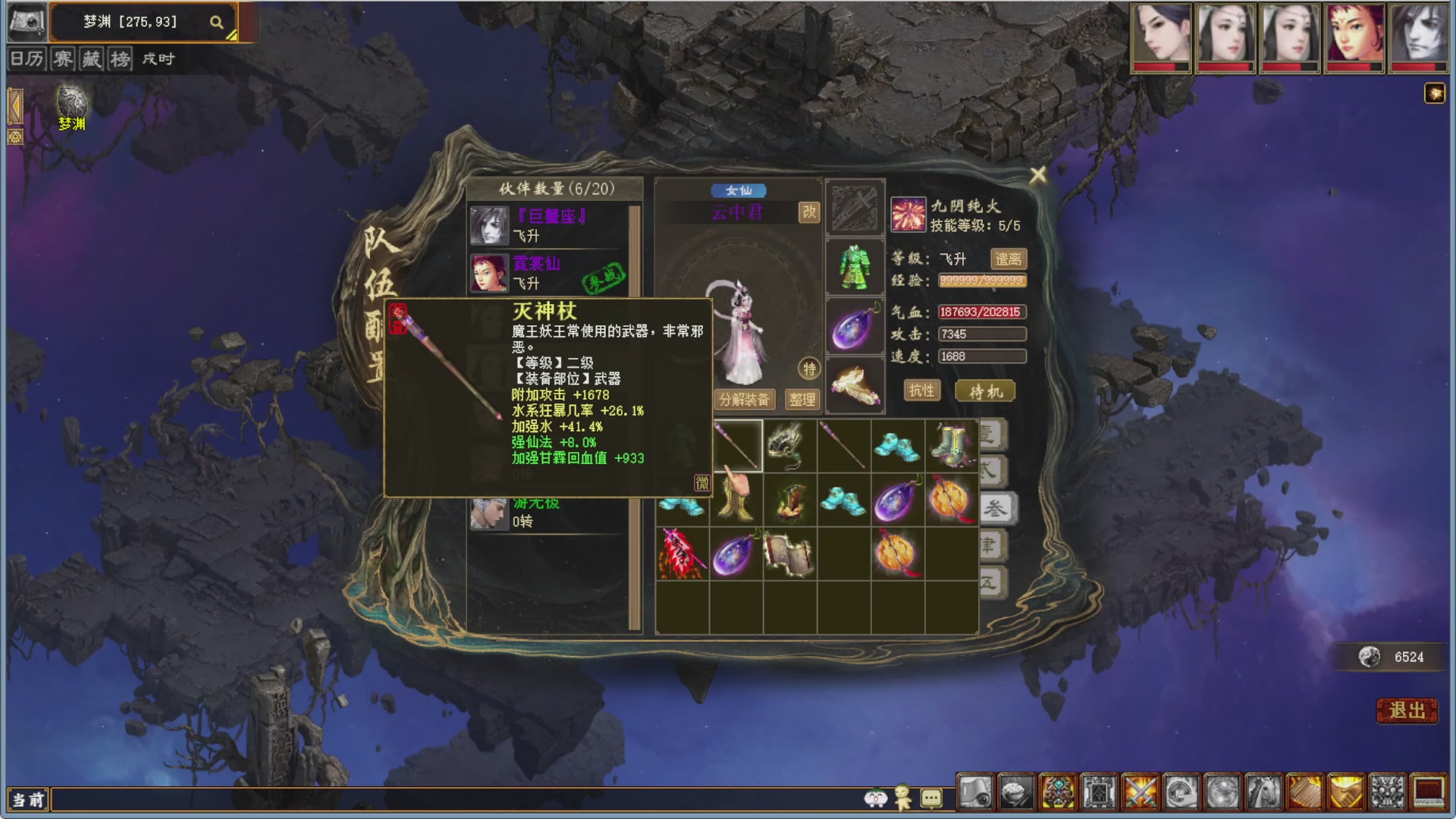This screenshot has width=1456, height=819.
Task: Click the chat input box
Action: pos(455,799)
